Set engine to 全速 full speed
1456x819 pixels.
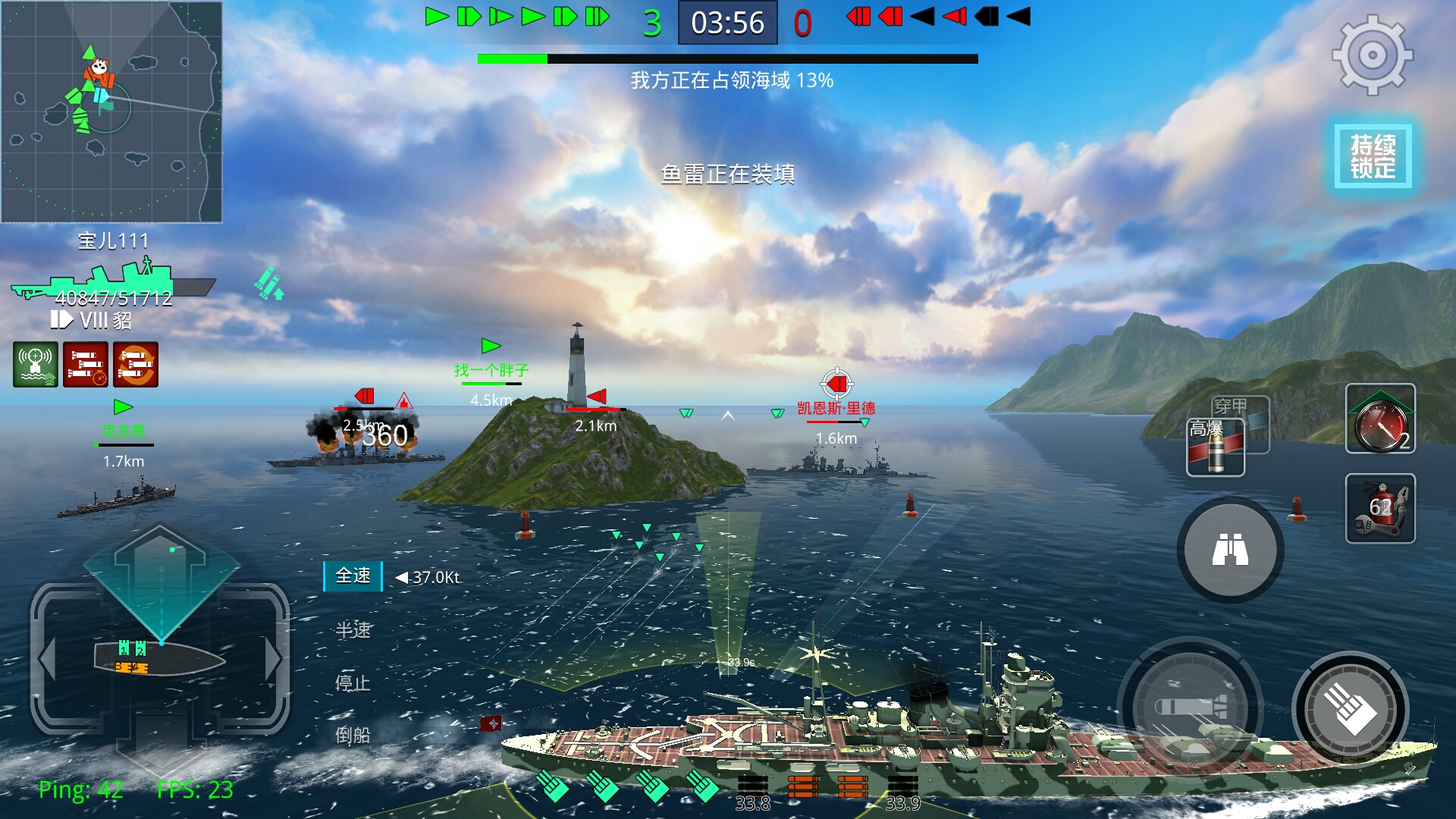coord(353,576)
